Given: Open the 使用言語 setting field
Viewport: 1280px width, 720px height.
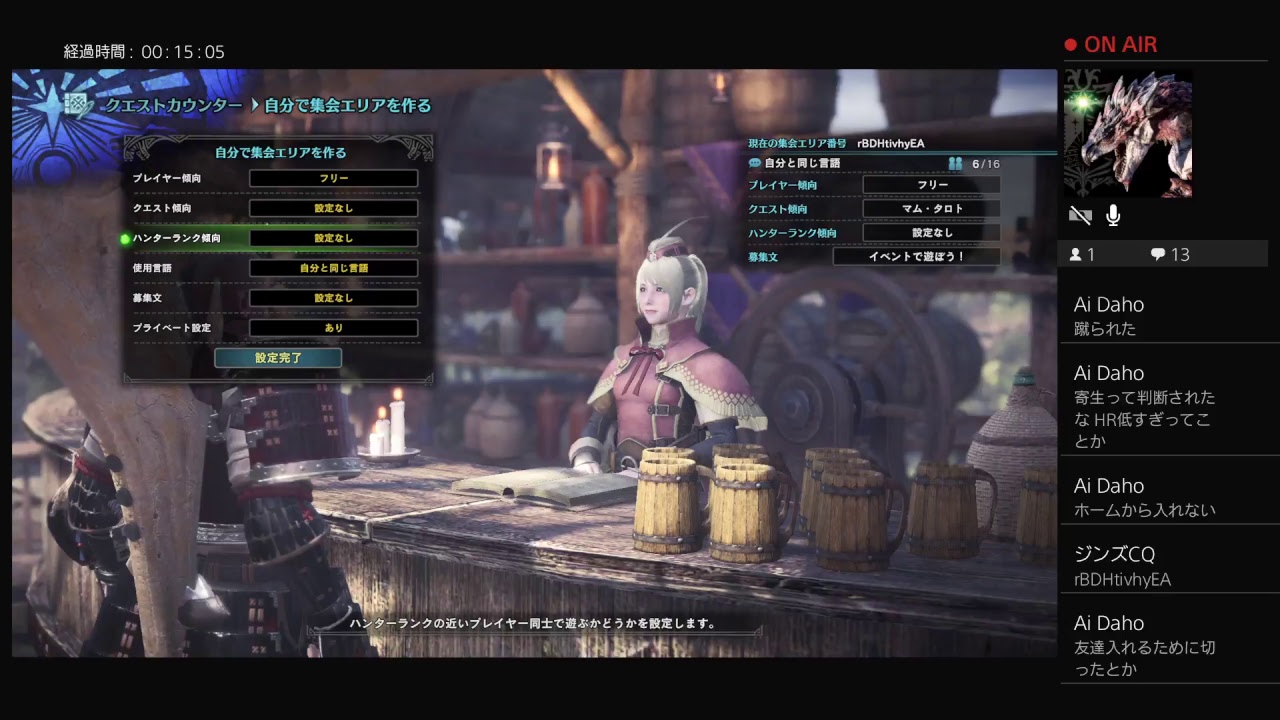Looking at the screenshot, I should point(333,268).
